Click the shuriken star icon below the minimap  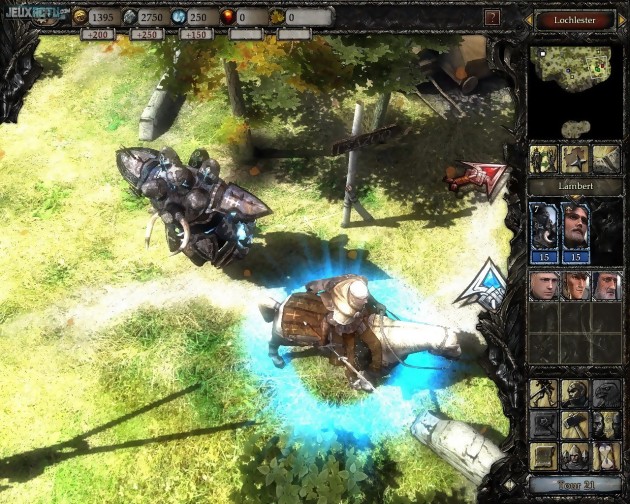pyautogui.click(x=575, y=159)
